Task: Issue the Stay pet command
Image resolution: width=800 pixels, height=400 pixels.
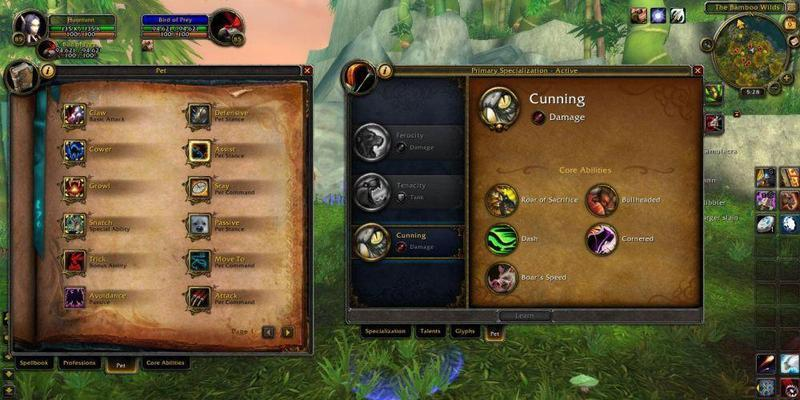Action: (x=198, y=187)
